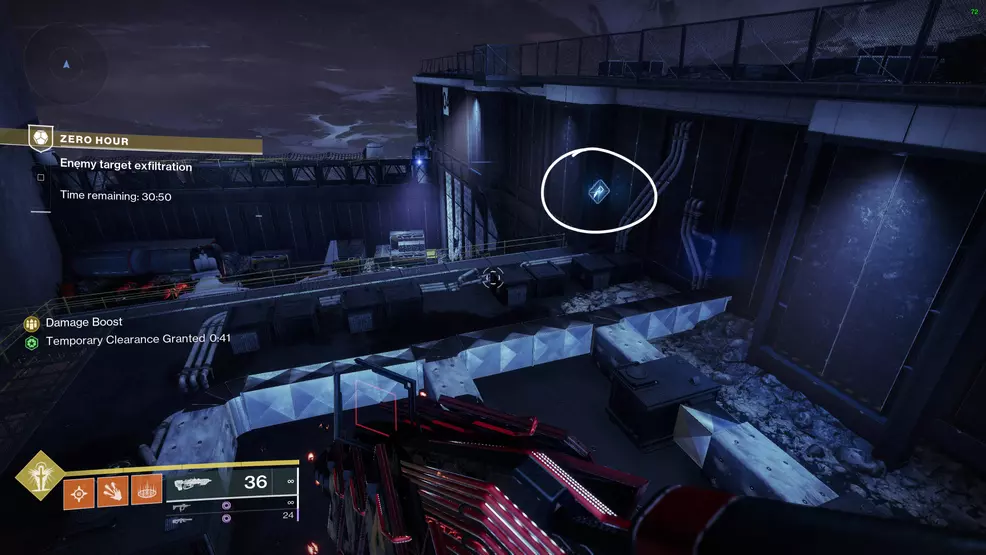This screenshot has width=986, height=555.
Task: Use the grenade ability icon
Action: [x=79, y=491]
